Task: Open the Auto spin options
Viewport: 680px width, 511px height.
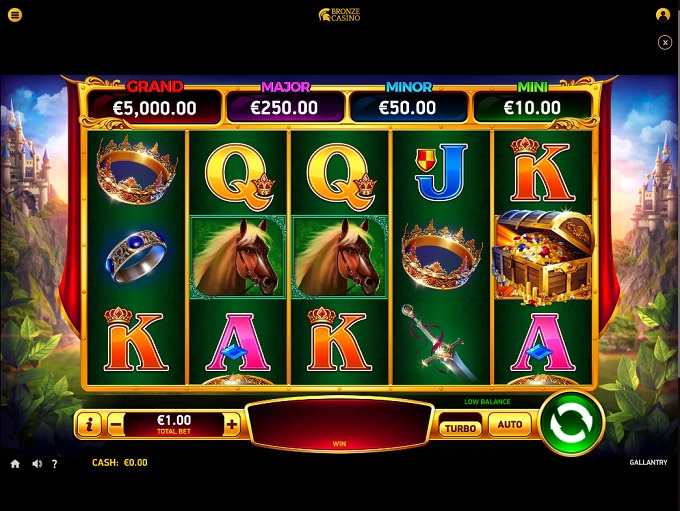Action: pyautogui.click(x=509, y=425)
